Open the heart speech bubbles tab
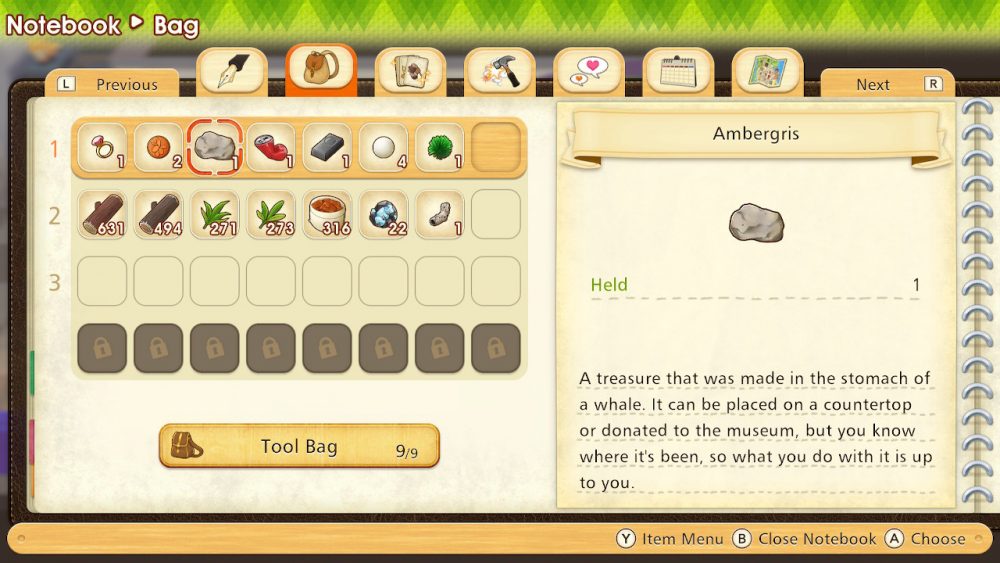The width and height of the screenshot is (1000, 563). pos(588,72)
